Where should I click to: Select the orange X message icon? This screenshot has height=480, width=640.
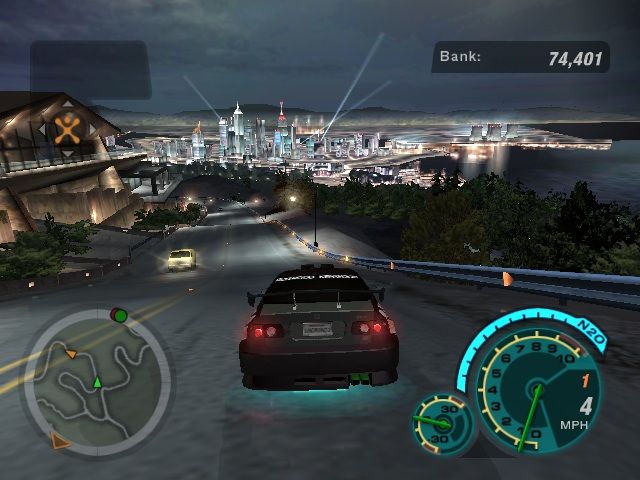(68, 128)
